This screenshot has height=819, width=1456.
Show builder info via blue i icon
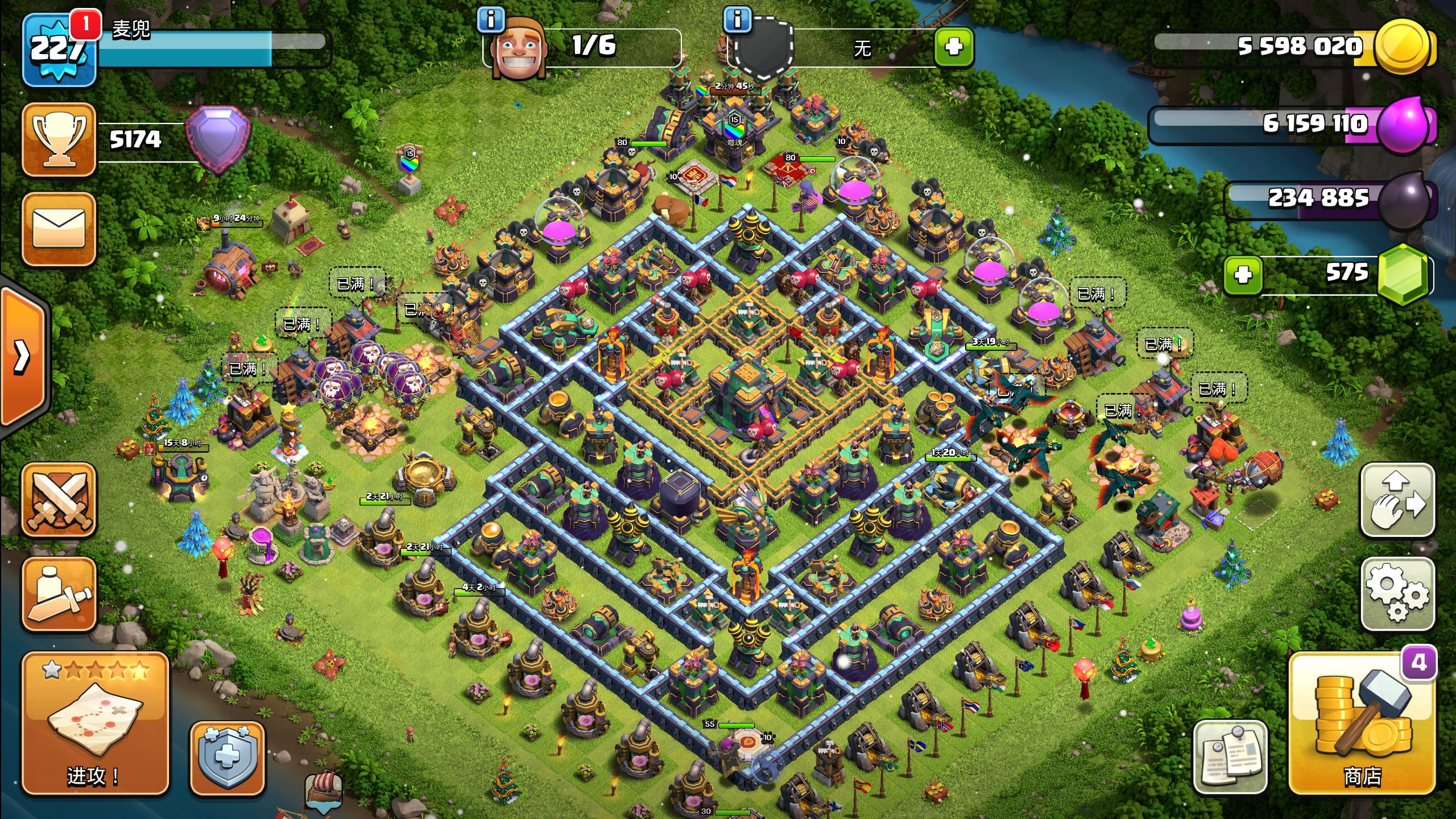pyautogui.click(x=491, y=20)
